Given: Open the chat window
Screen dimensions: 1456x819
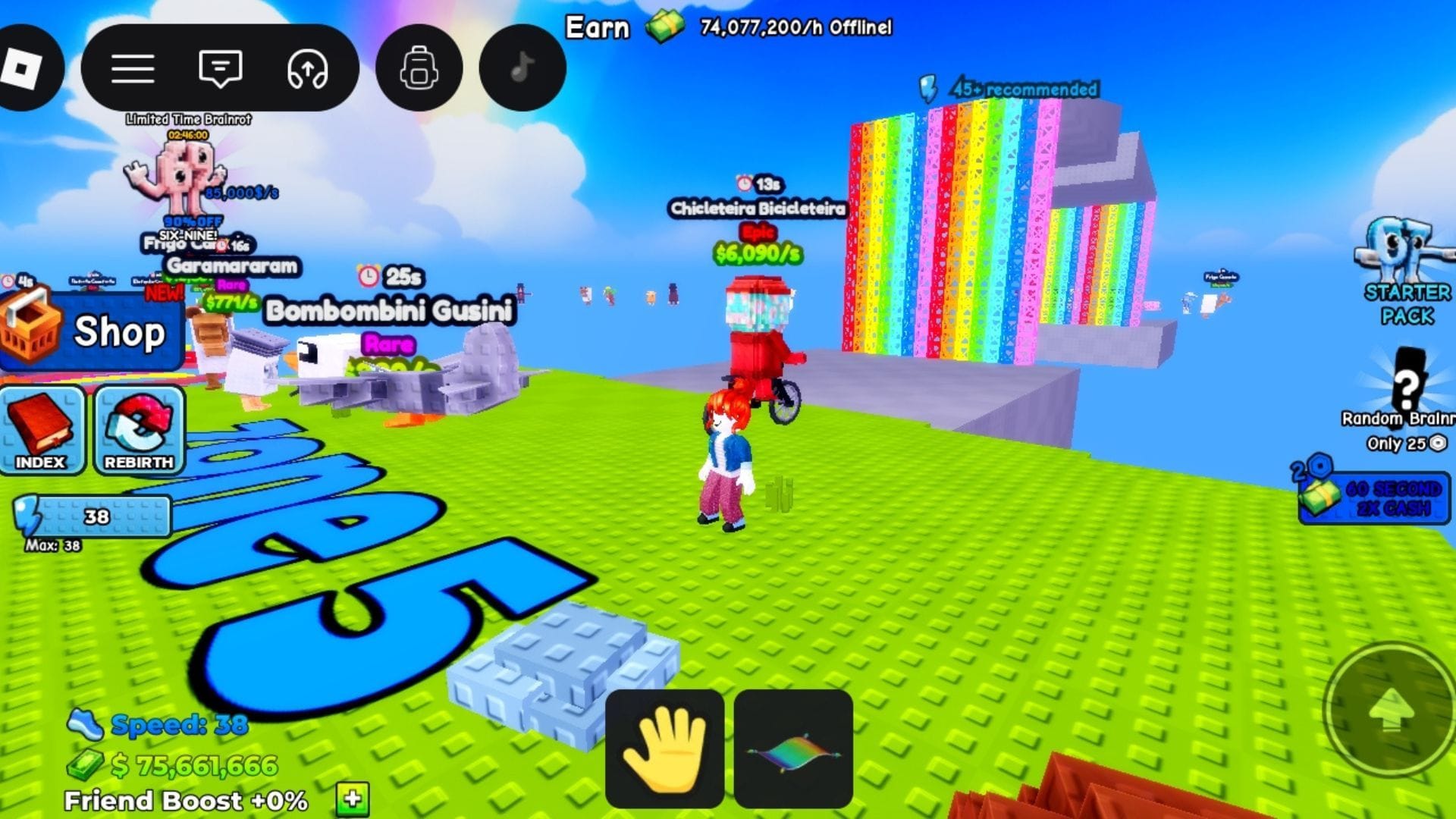Looking at the screenshot, I should [220, 68].
